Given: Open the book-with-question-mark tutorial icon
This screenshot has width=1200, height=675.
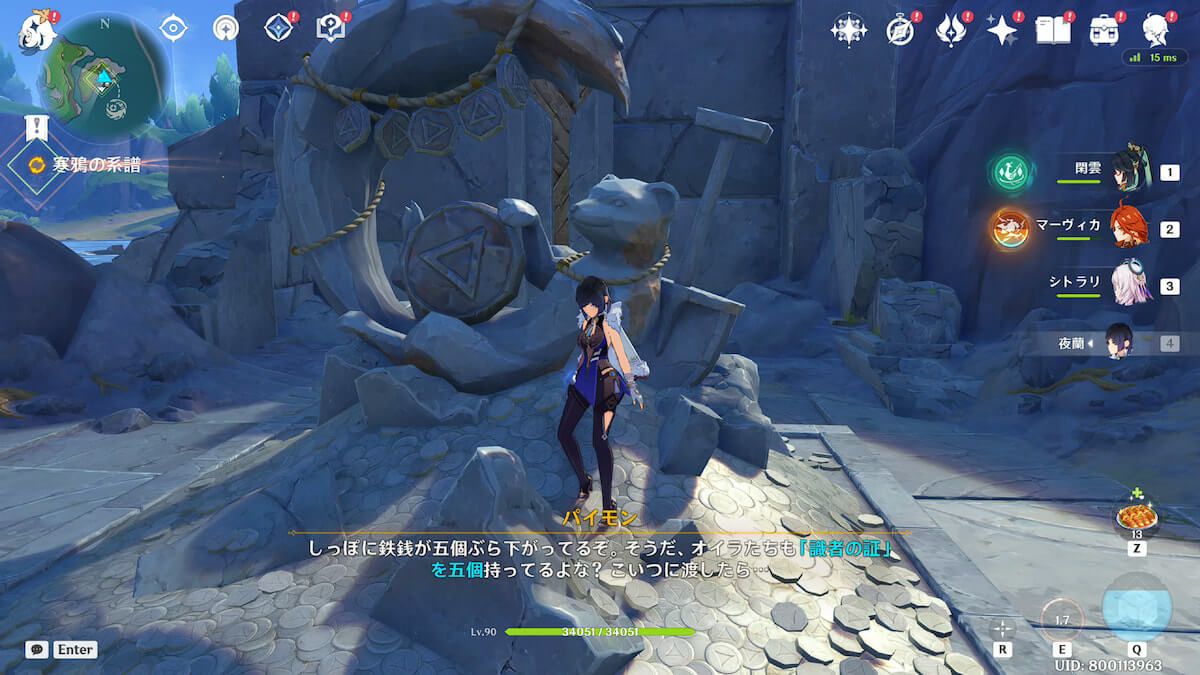Looking at the screenshot, I should (x=330, y=28).
